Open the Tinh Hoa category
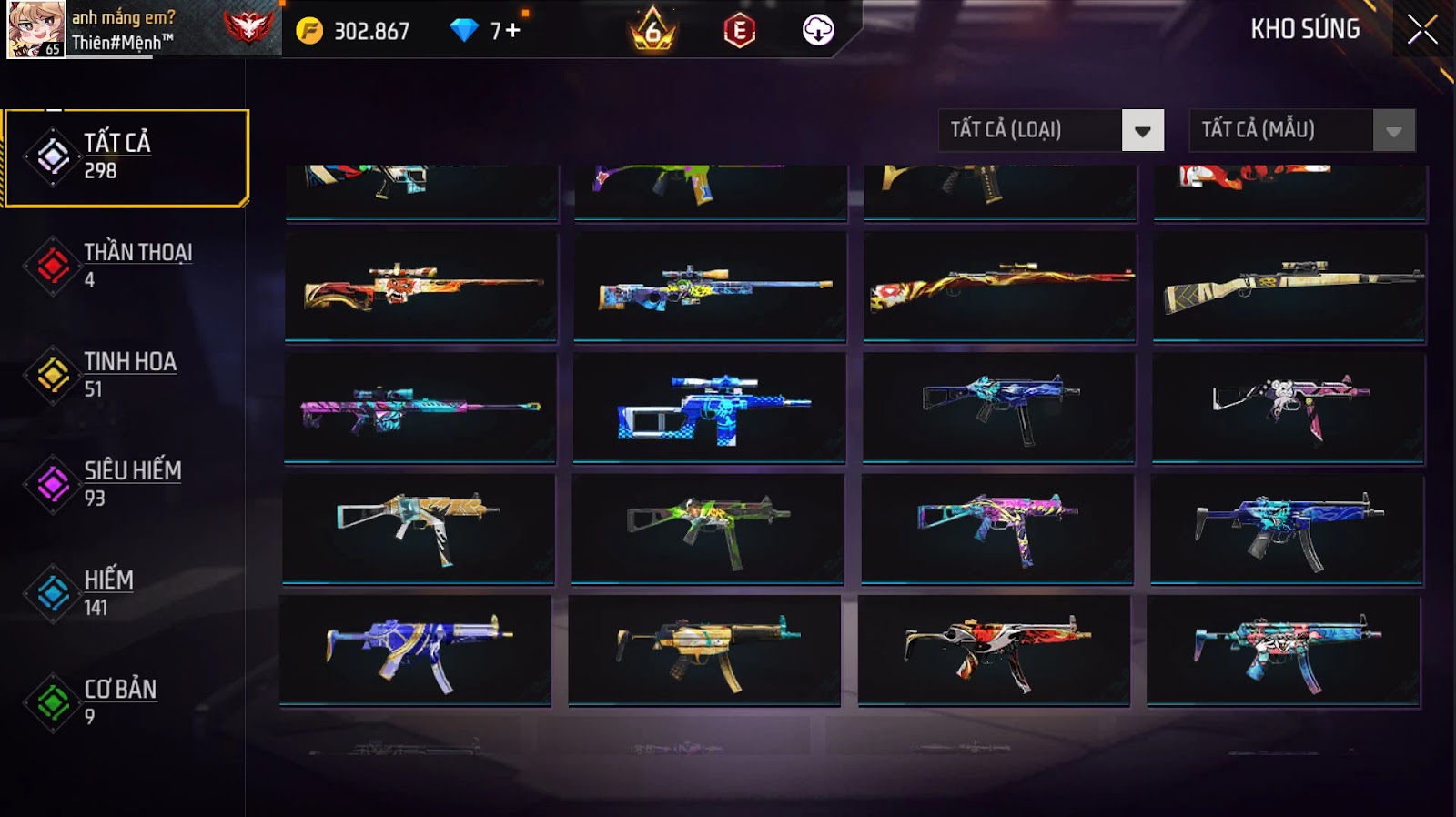The height and width of the screenshot is (817, 1456). (127, 374)
